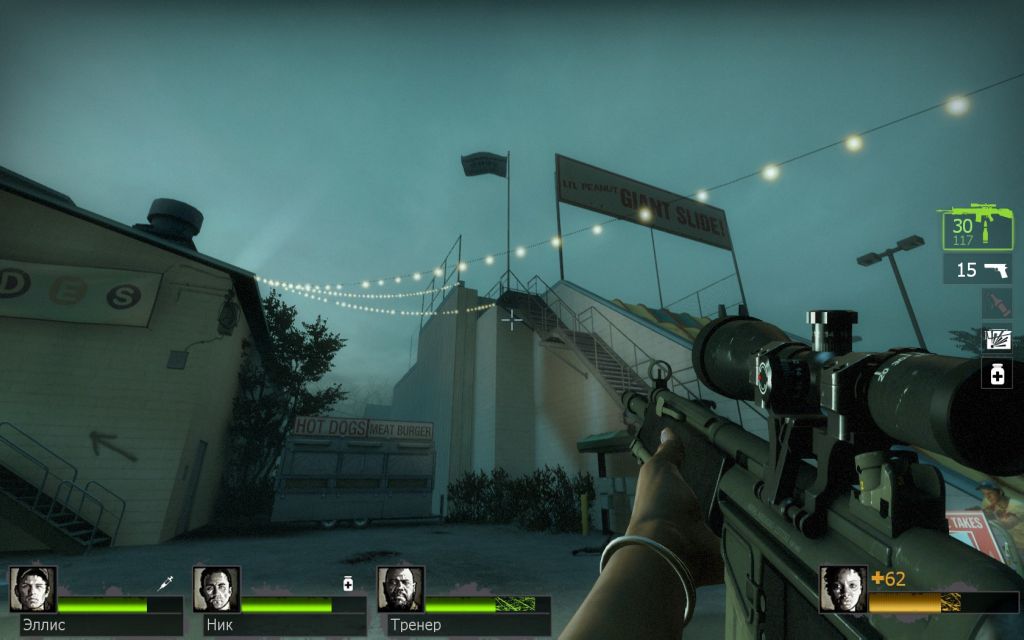Image resolution: width=1024 pixels, height=640 pixels.
Task: Click Эллис's teammate portrait
Action: click(33, 589)
